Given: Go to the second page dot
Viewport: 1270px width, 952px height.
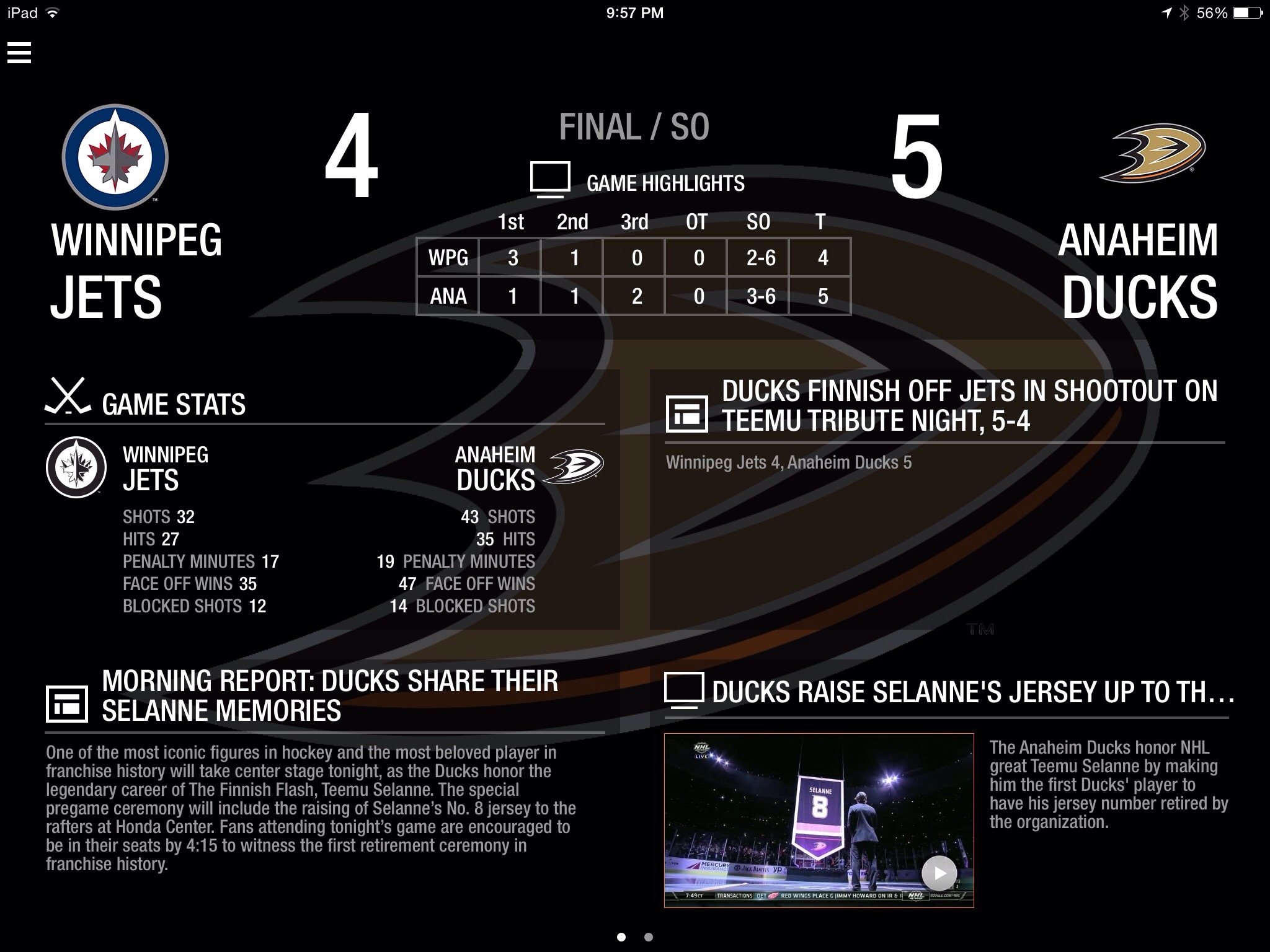Looking at the screenshot, I should [648, 937].
